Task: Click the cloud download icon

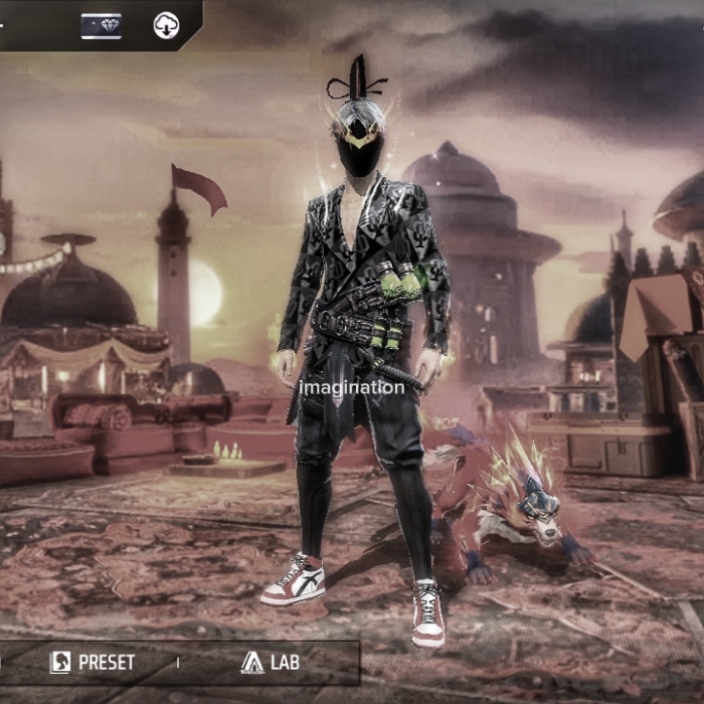Action: [166, 26]
